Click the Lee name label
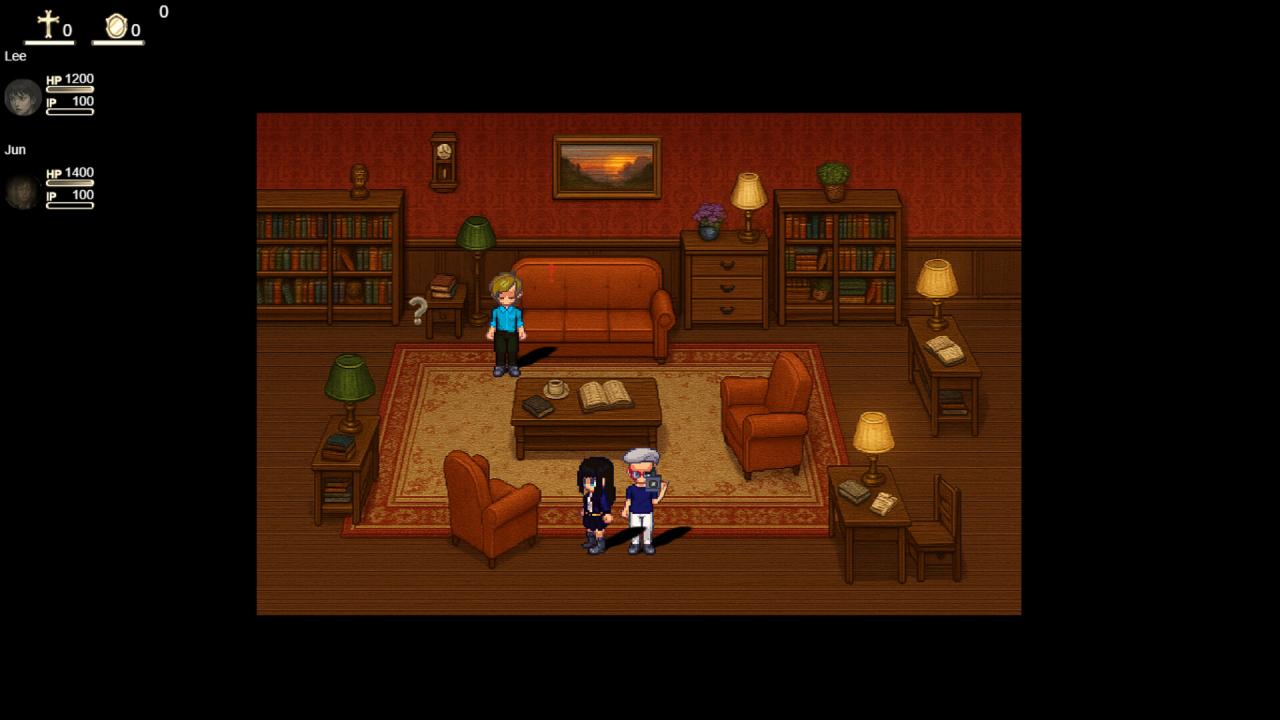 coord(16,56)
